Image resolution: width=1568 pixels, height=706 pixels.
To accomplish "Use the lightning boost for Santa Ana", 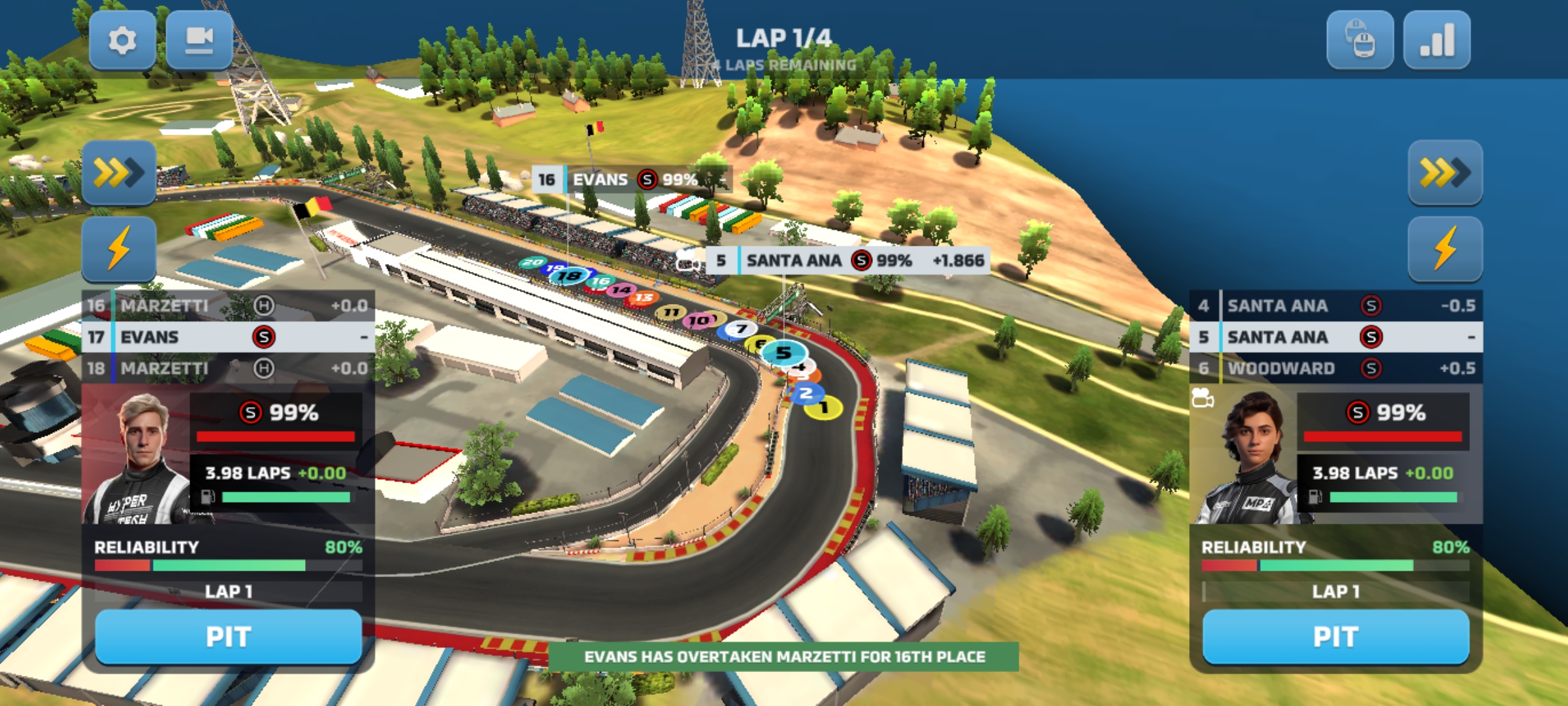I will [1445, 249].
